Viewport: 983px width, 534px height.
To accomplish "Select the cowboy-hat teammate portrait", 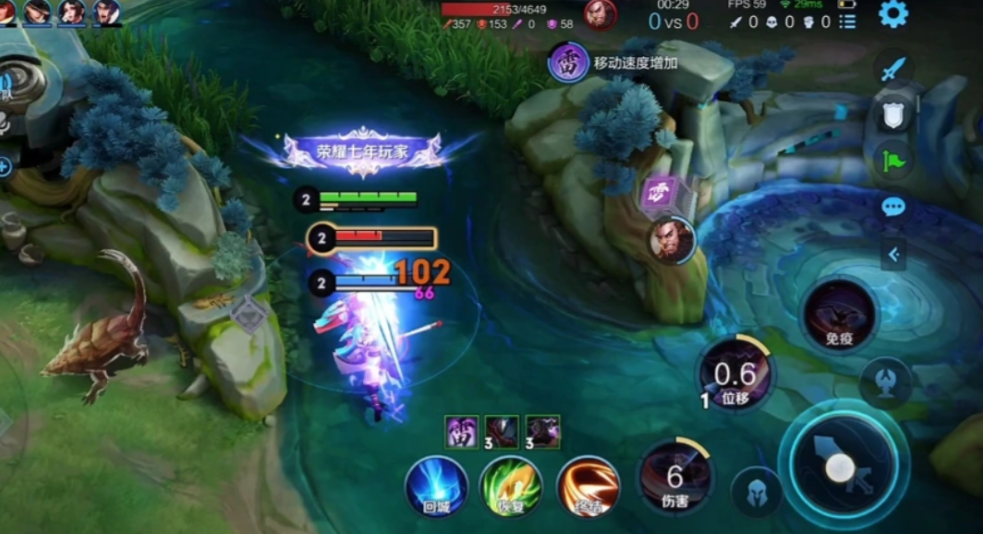I will (x=38, y=12).
